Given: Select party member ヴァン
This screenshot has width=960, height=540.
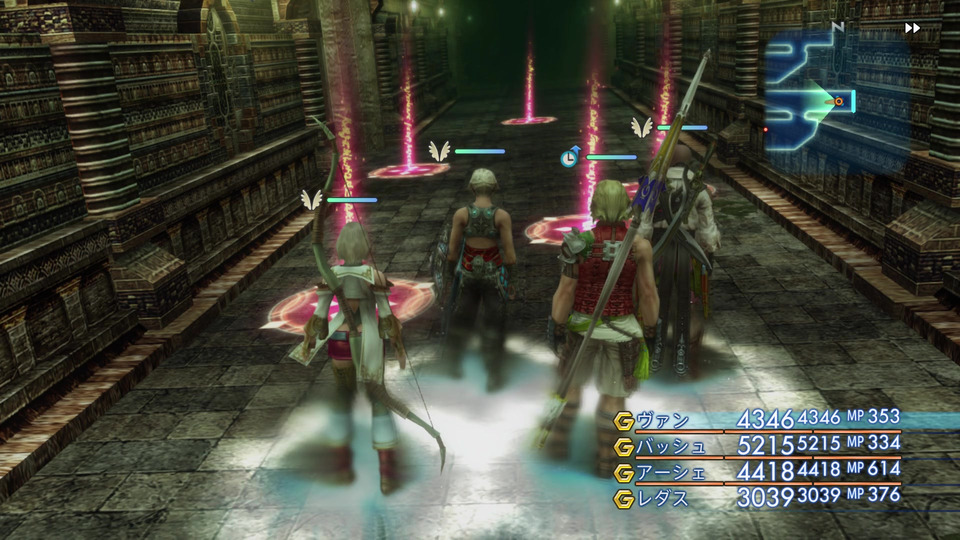Looking at the screenshot, I should point(662,420).
